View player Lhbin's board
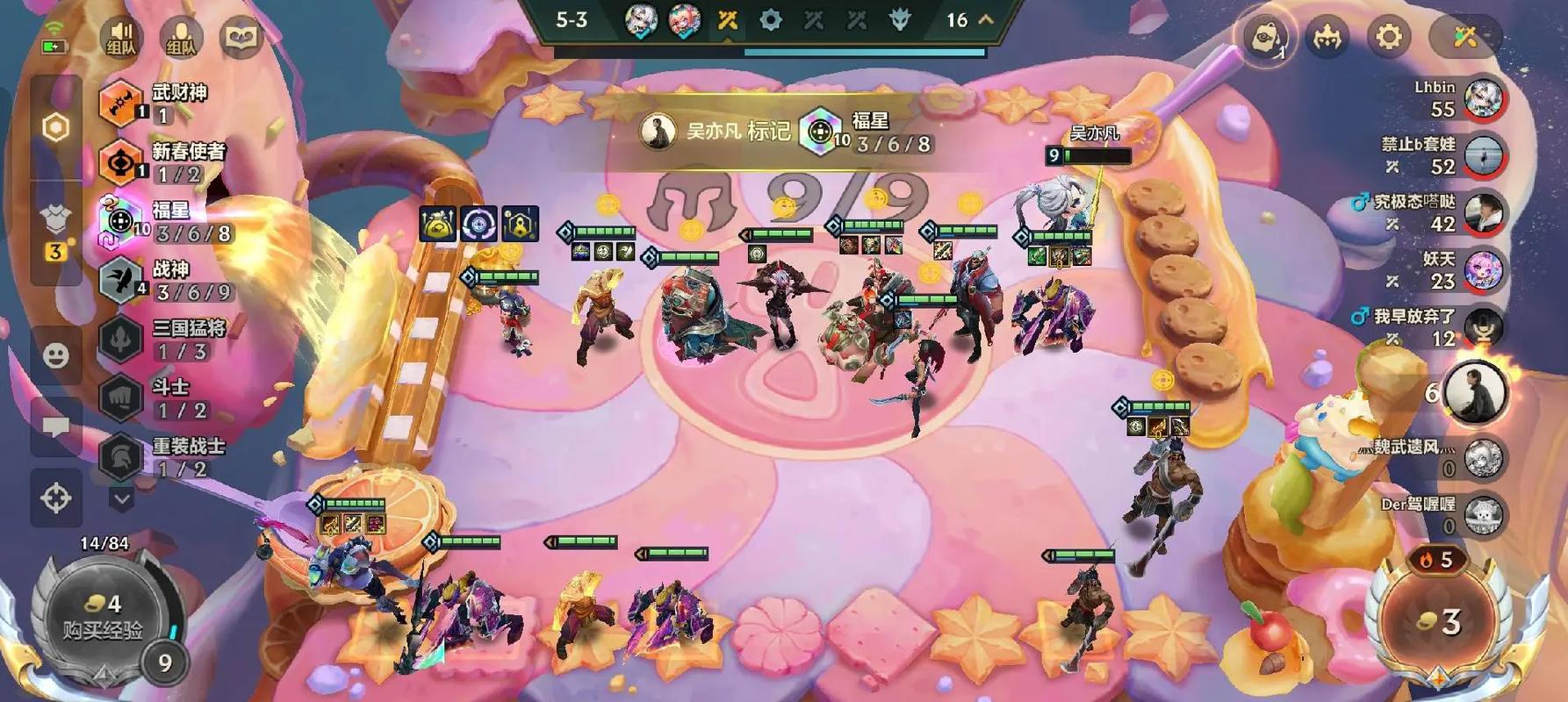 1484,98
